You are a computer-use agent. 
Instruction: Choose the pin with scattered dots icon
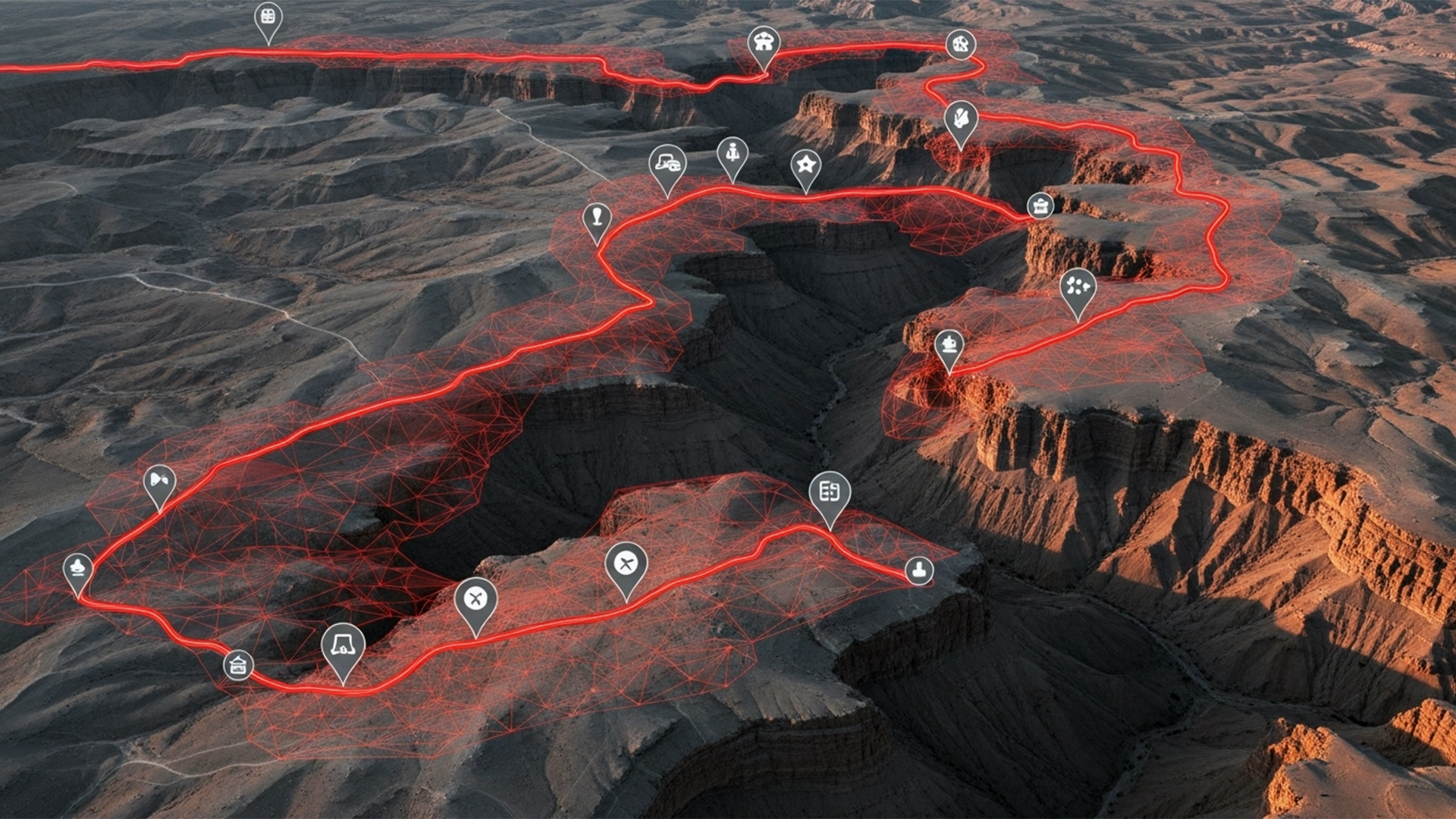(1078, 287)
